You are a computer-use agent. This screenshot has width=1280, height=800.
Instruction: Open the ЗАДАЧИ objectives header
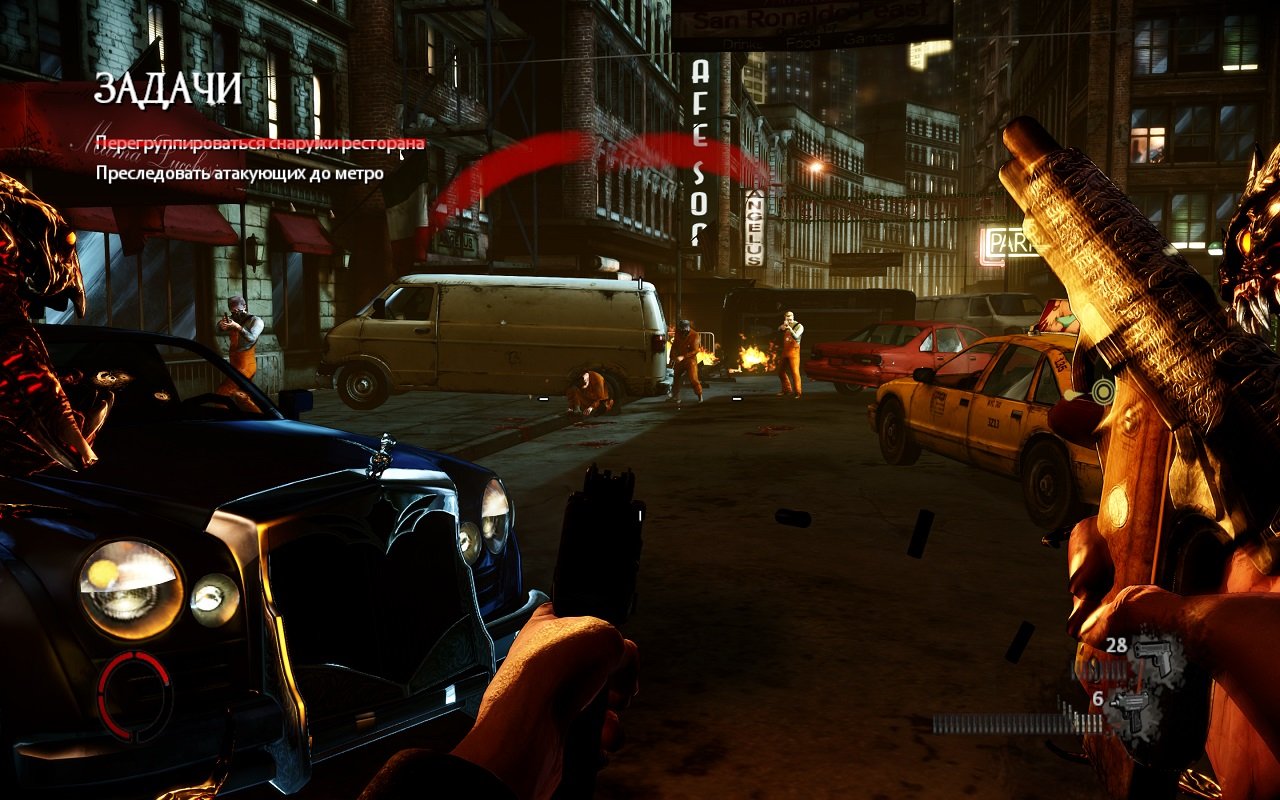[x=168, y=89]
